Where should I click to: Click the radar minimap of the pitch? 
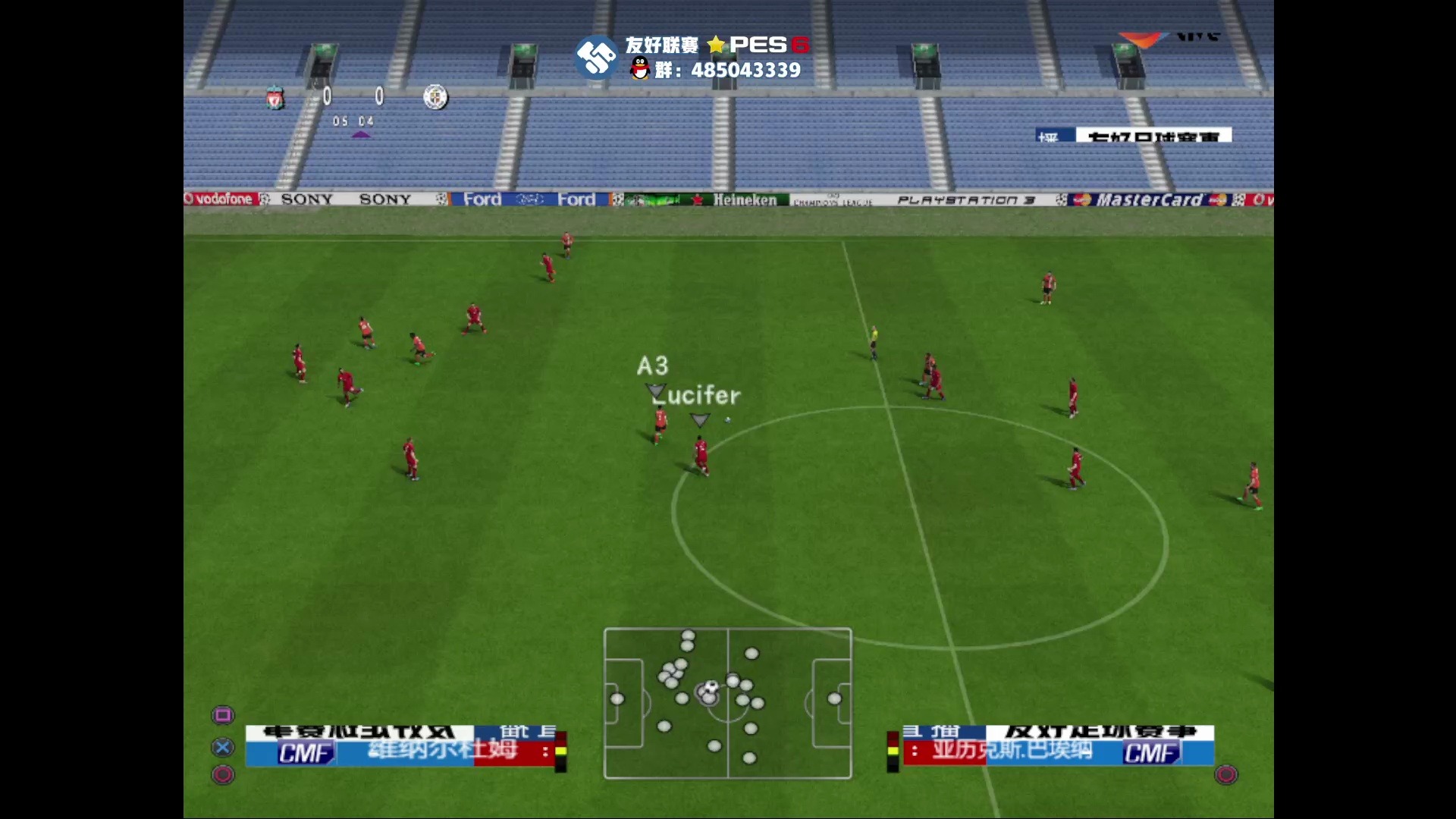point(727,703)
